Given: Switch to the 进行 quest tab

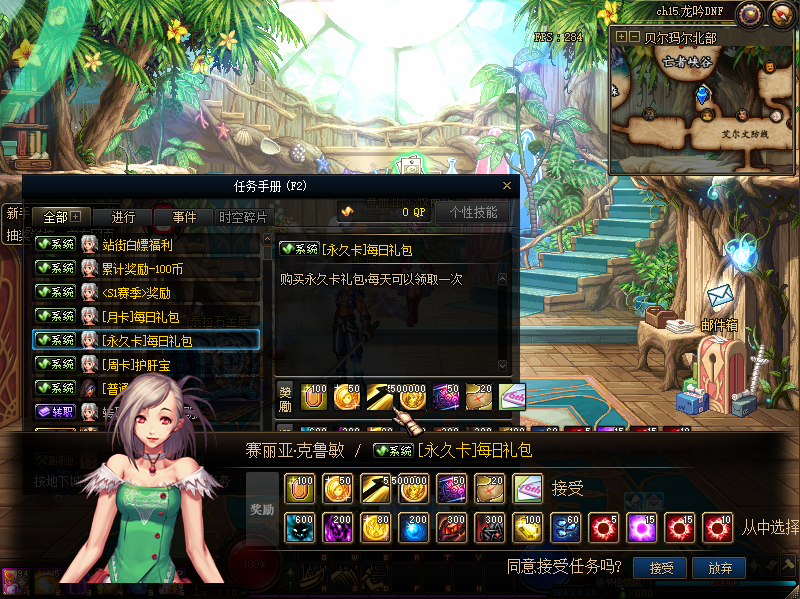Looking at the screenshot, I should [123, 217].
